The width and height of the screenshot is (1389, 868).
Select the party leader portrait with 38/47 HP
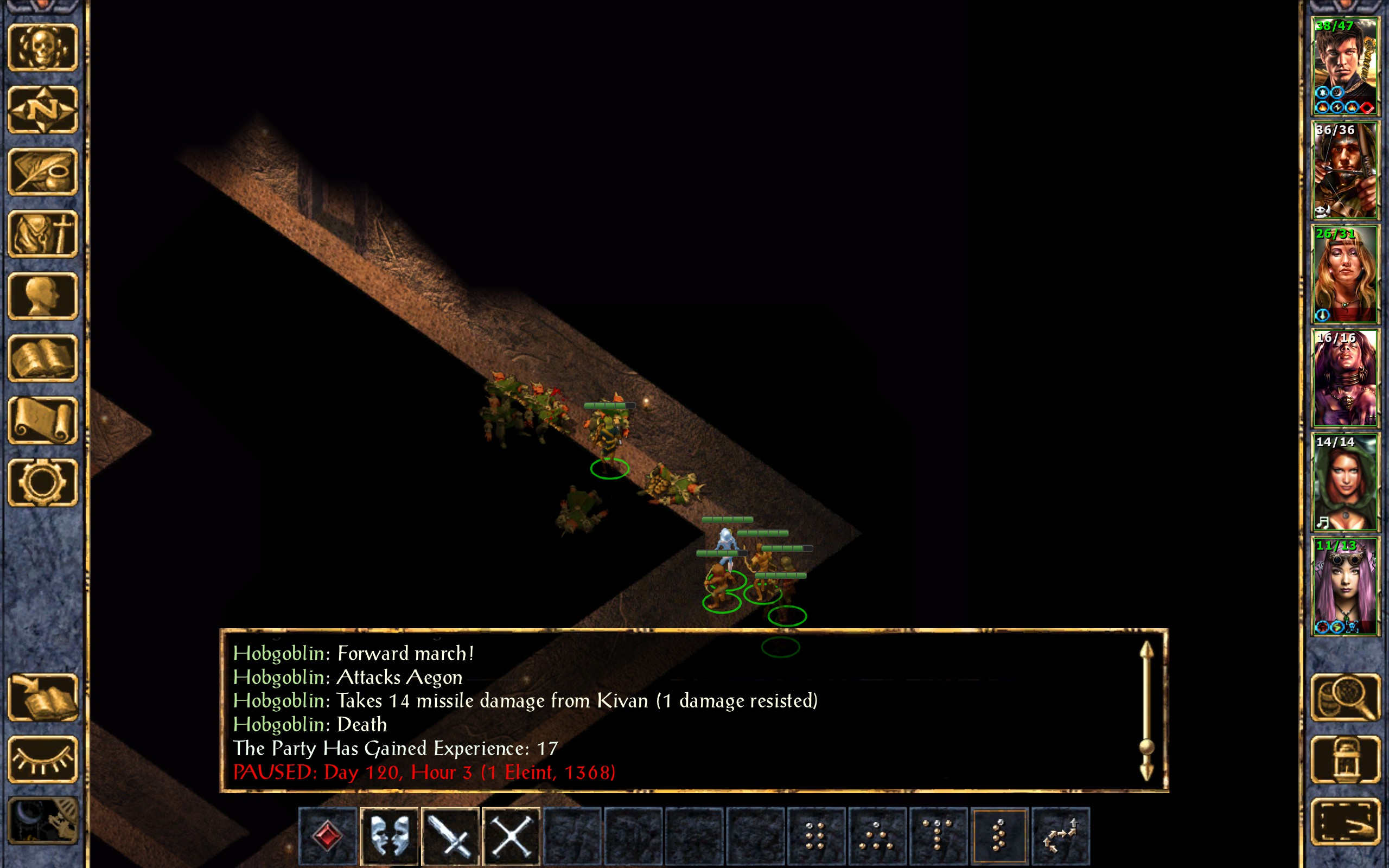1345,66
